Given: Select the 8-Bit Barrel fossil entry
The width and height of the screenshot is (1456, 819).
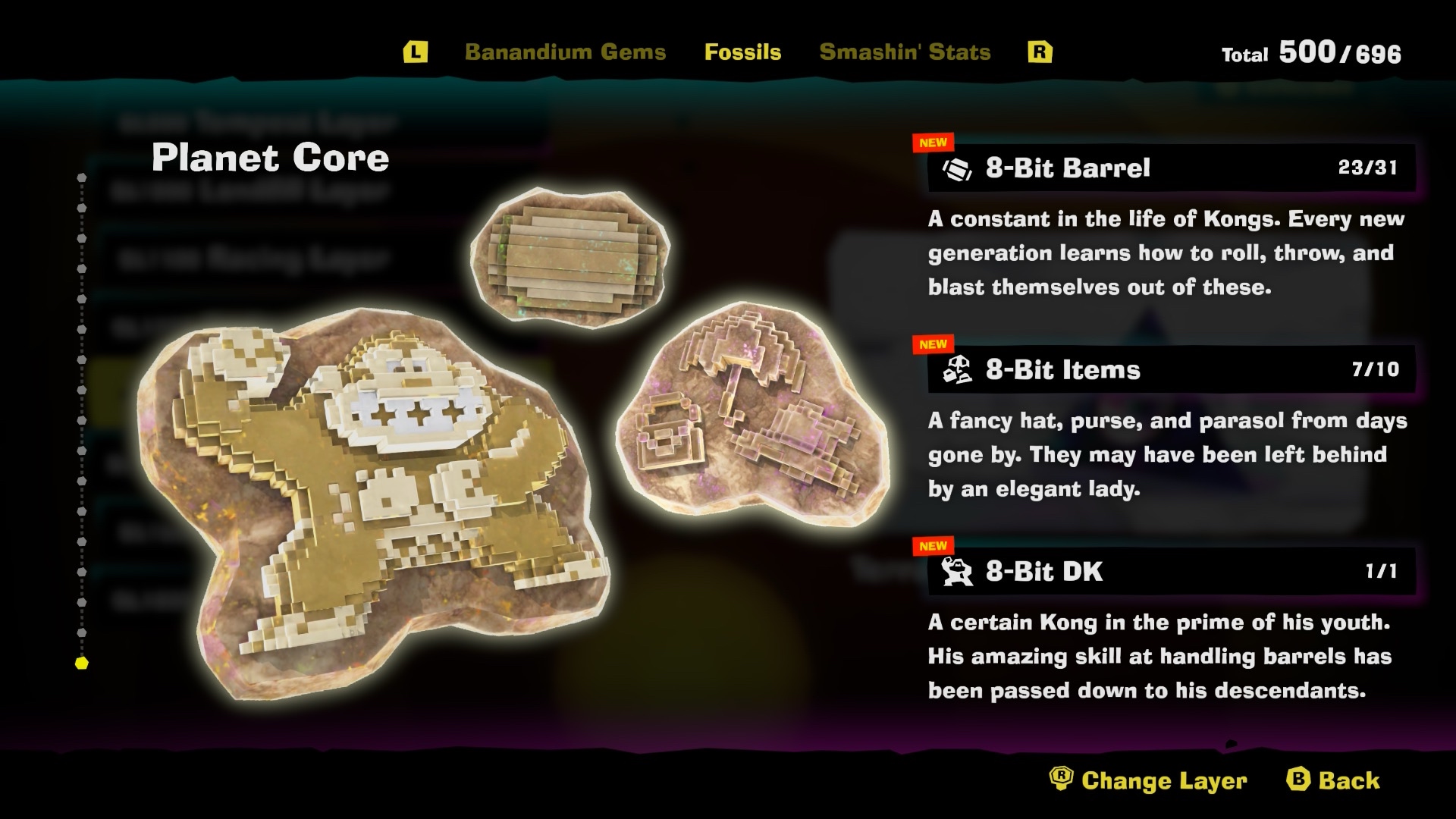Looking at the screenshot, I should 1170,168.
